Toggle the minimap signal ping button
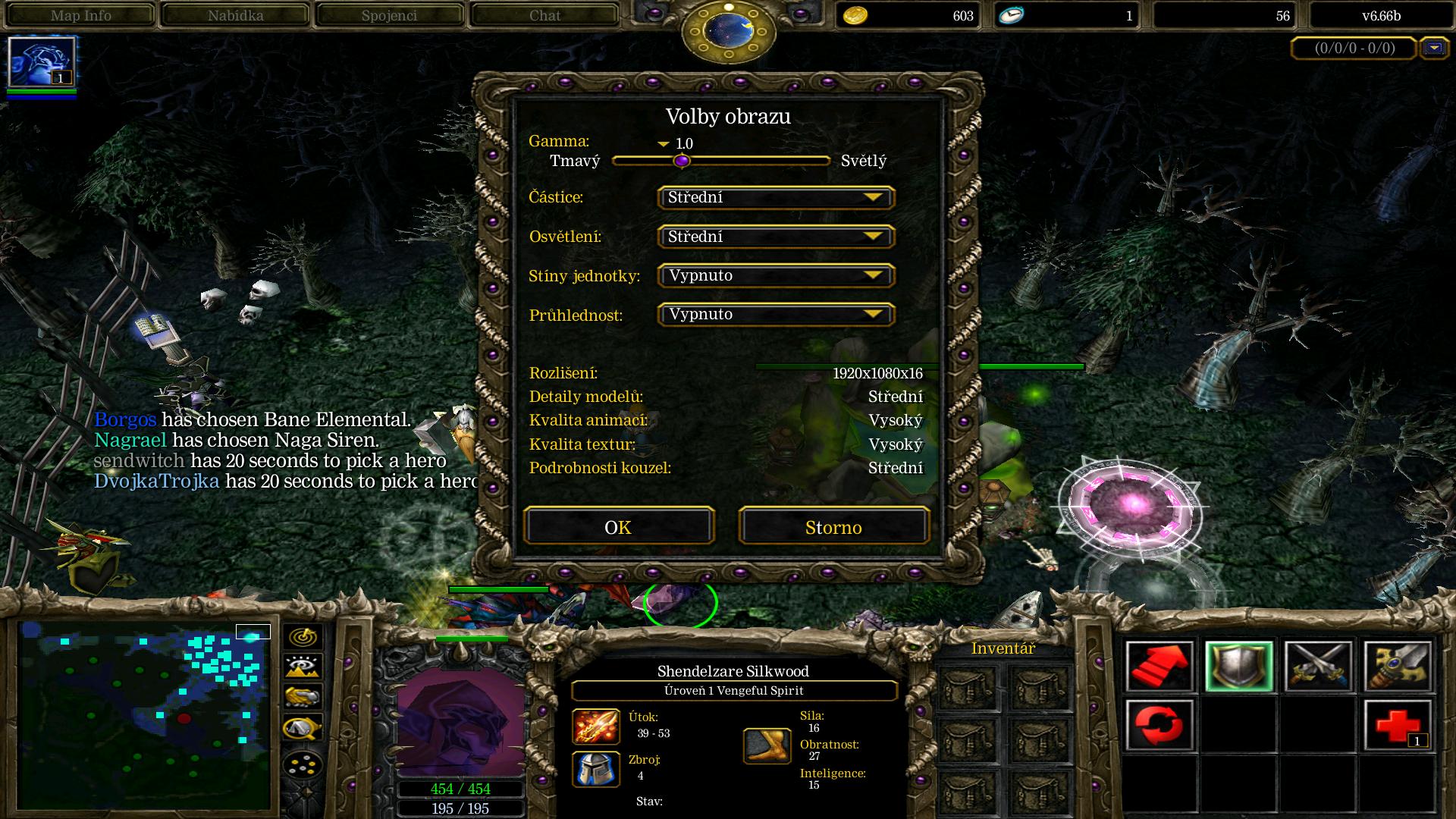 tap(302, 637)
